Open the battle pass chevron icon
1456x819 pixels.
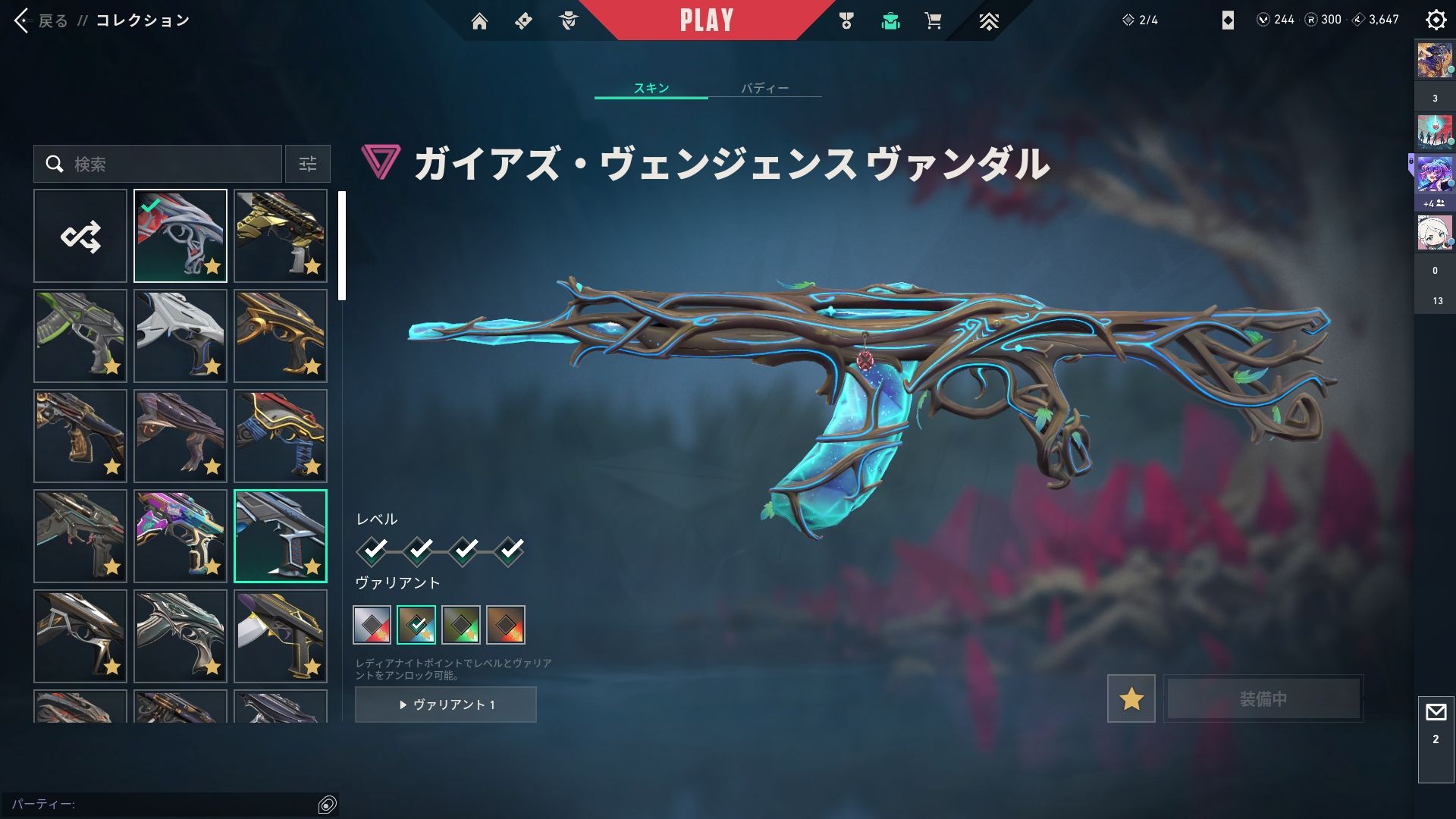[x=988, y=21]
